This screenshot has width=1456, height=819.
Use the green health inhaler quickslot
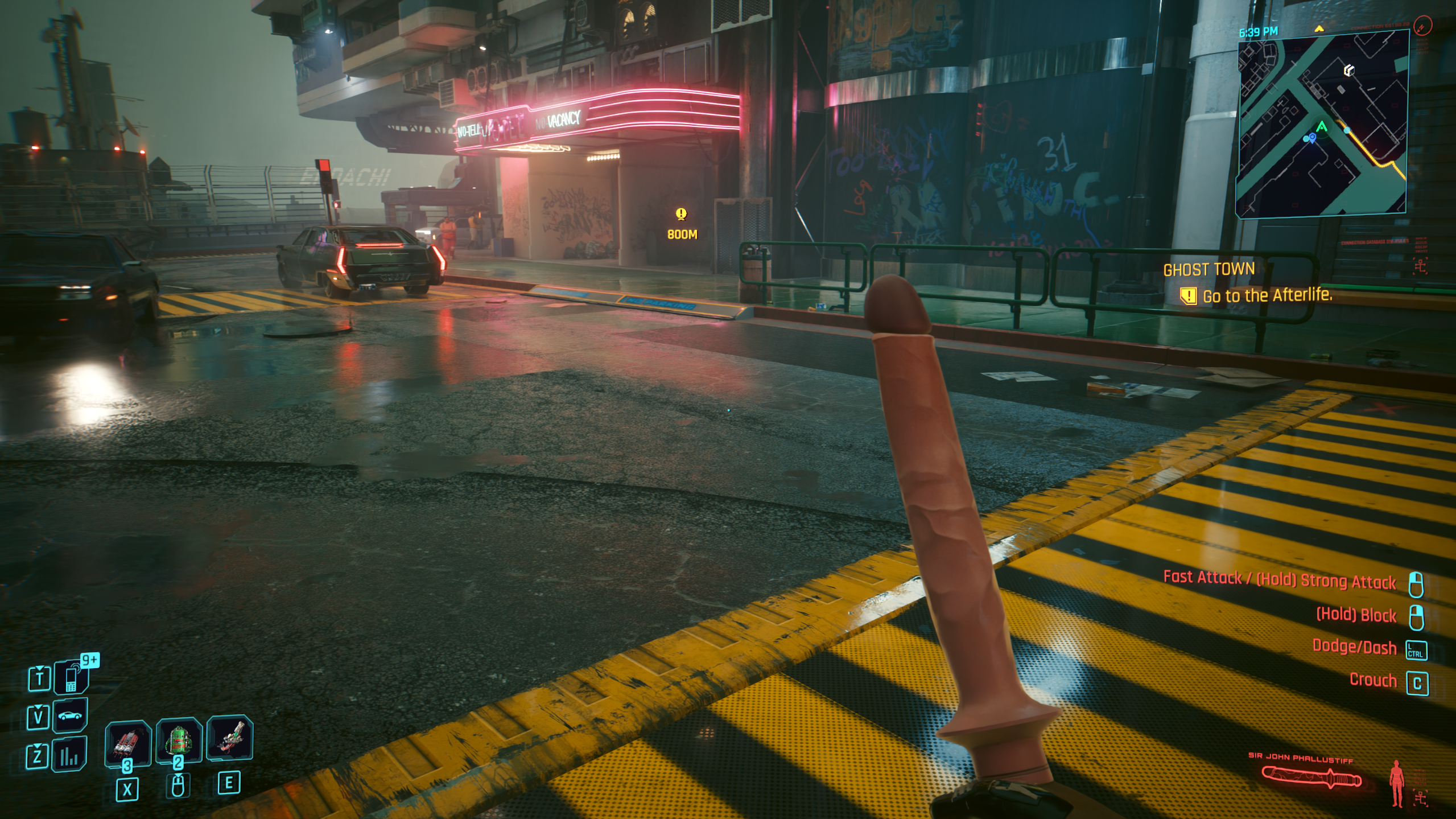click(x=179, y=740)
